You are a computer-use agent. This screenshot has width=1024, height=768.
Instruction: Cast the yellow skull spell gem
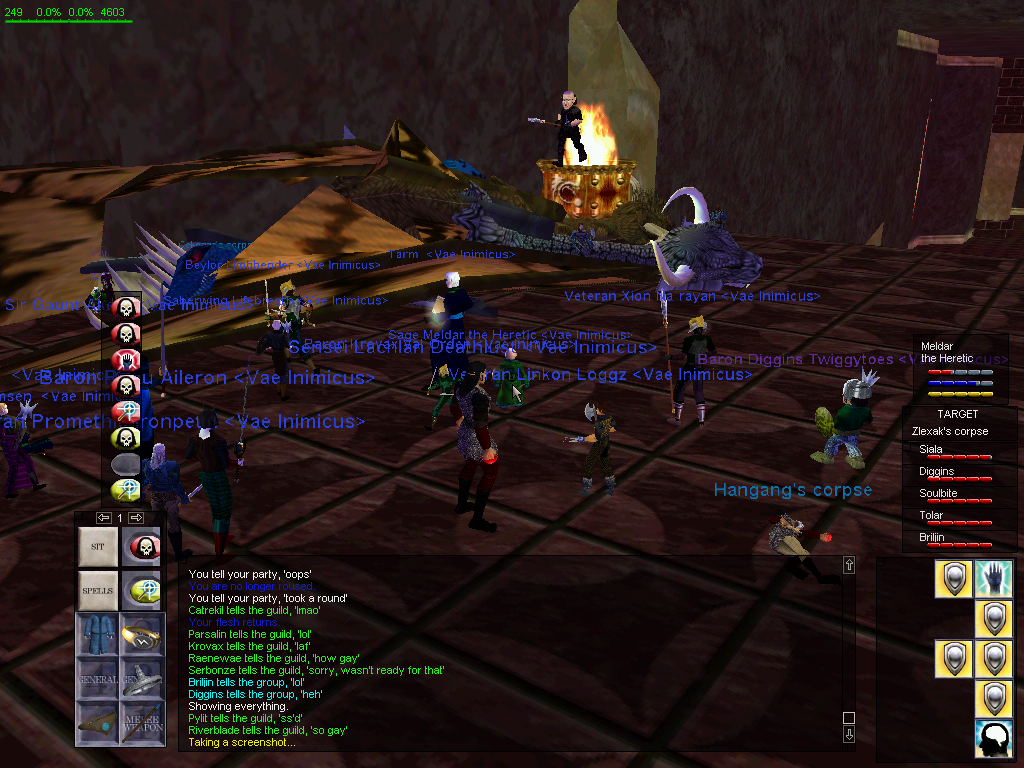coord(125,437)
